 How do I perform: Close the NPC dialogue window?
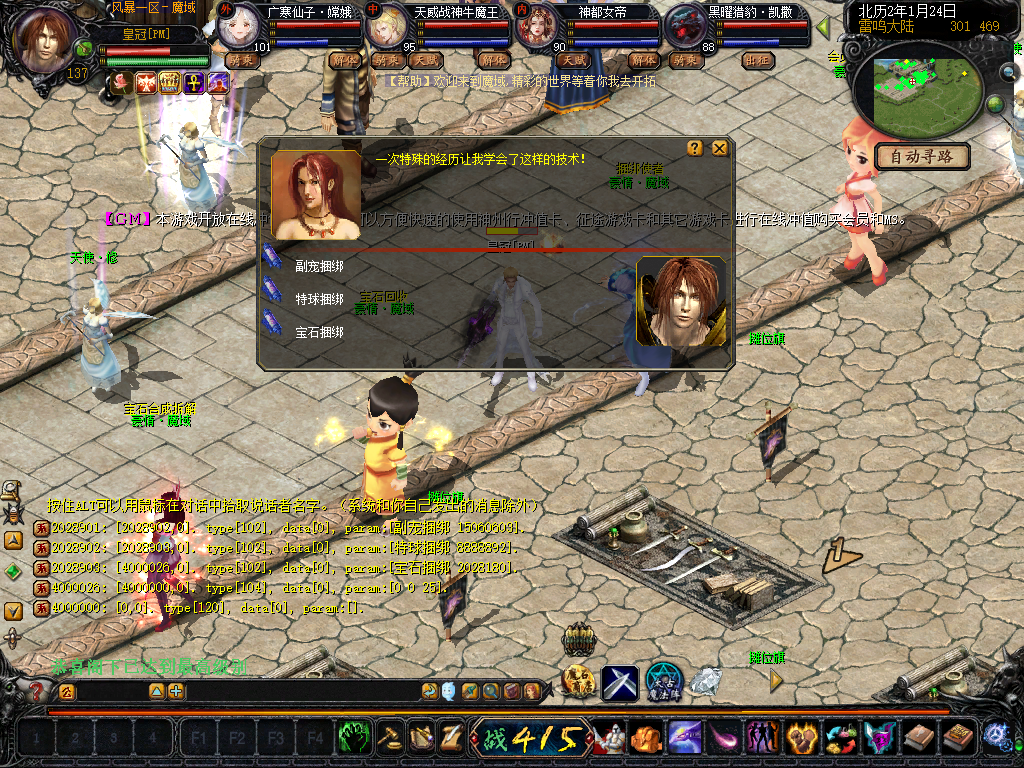point(719,148)
